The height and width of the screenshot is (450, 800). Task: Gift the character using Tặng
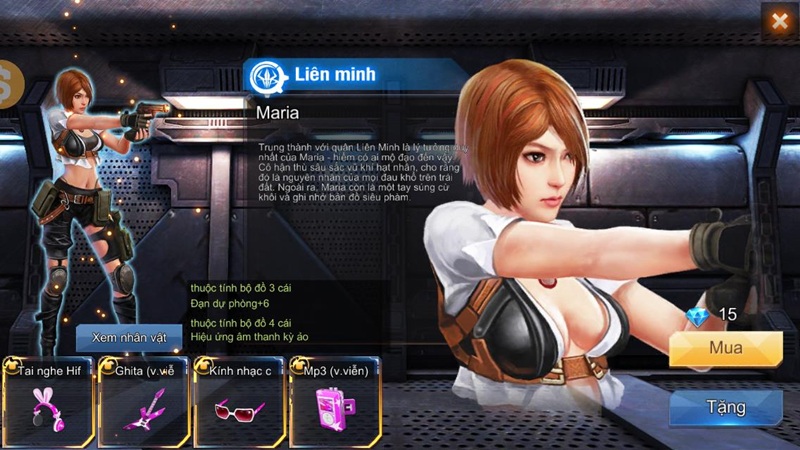[725, 407]
